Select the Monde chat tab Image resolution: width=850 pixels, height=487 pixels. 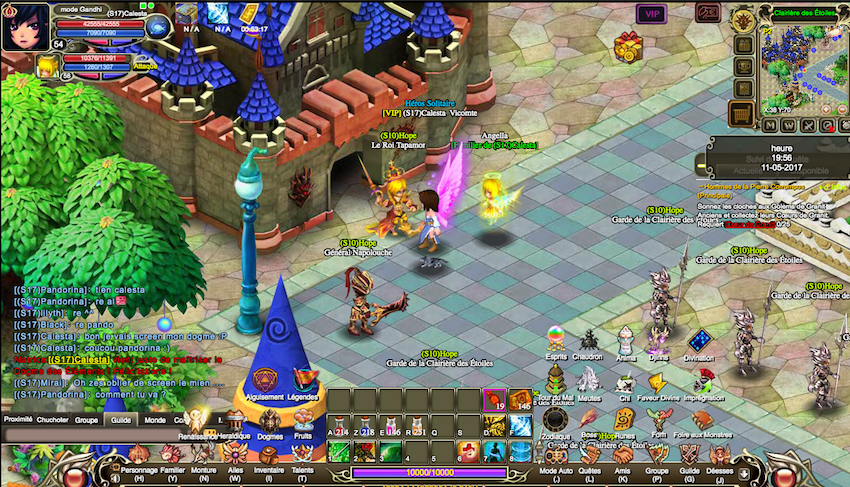coord(155,421)
